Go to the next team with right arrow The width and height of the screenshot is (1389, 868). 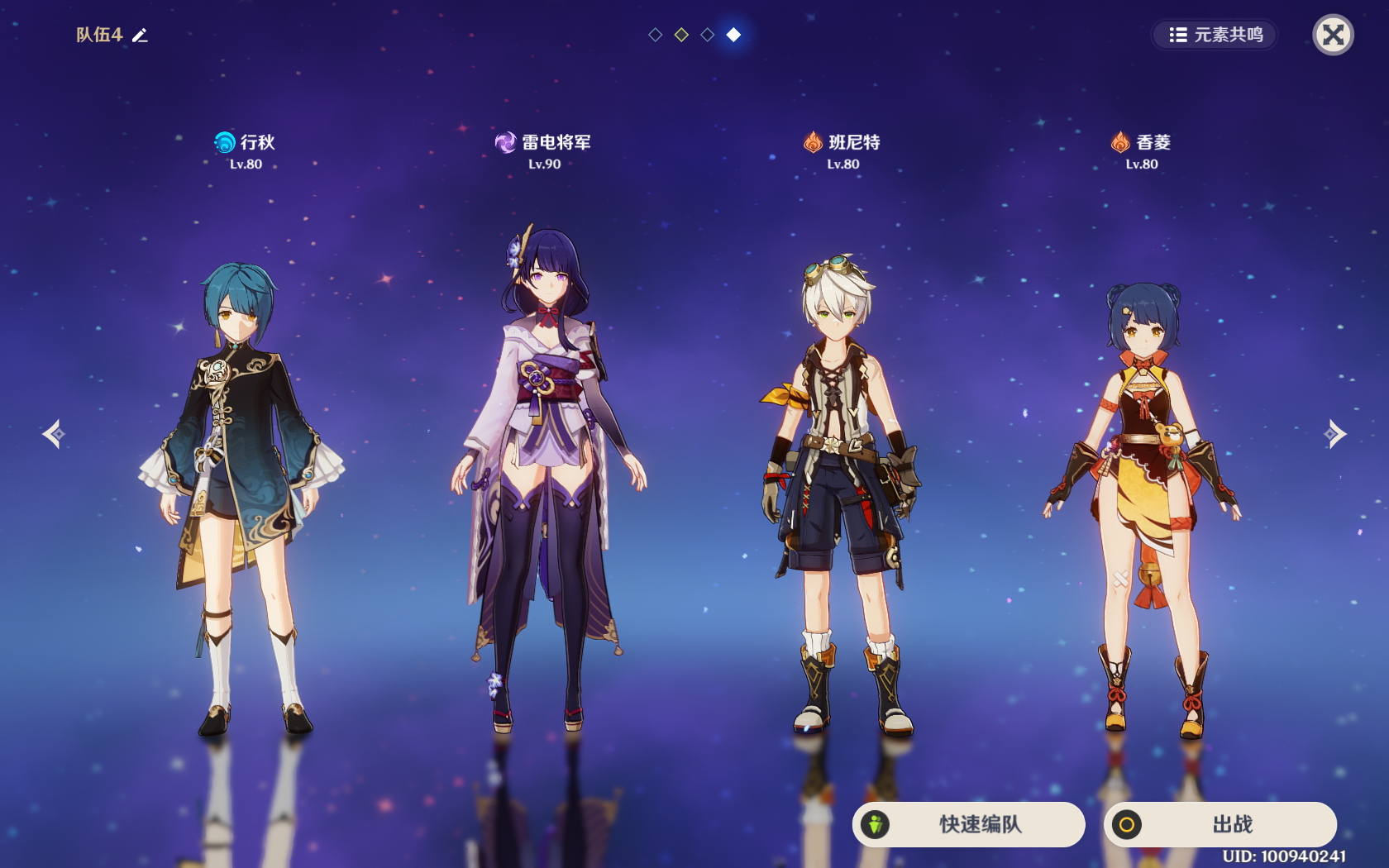1334,433
